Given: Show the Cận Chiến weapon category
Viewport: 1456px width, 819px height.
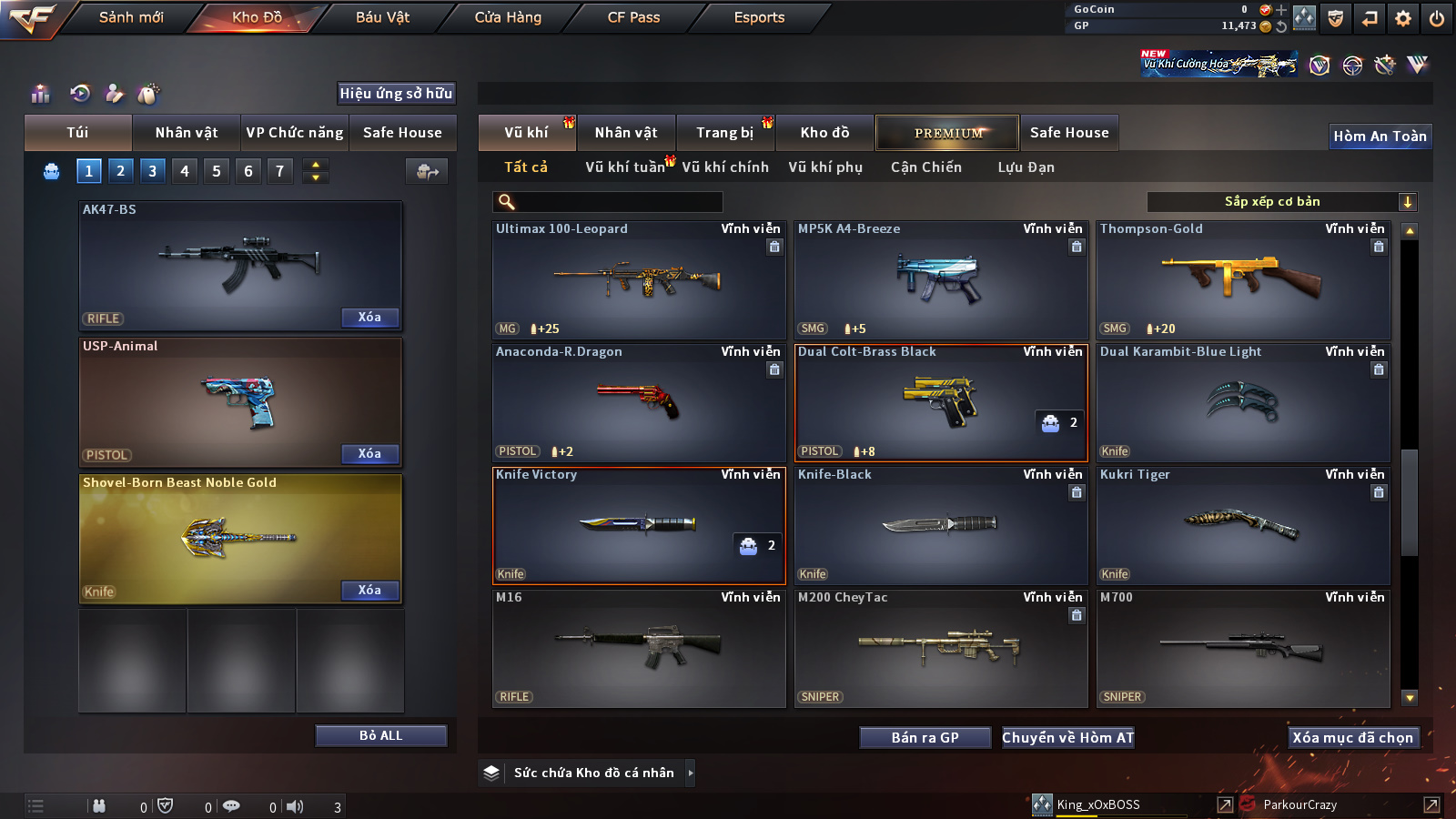Looking at the screenshot, I should pos(925,167).
